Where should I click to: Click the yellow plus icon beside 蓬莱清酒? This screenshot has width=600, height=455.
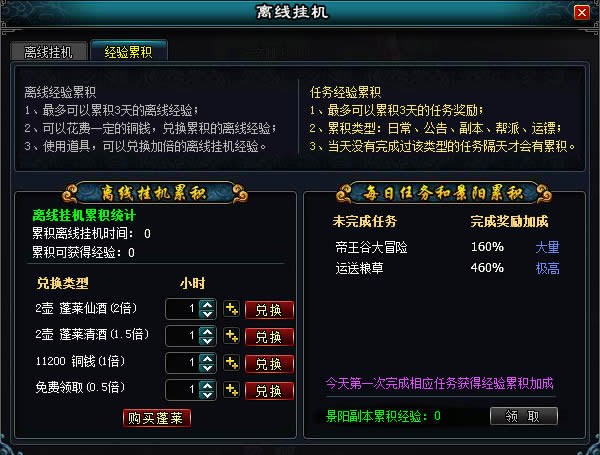[x=231, y=337]
